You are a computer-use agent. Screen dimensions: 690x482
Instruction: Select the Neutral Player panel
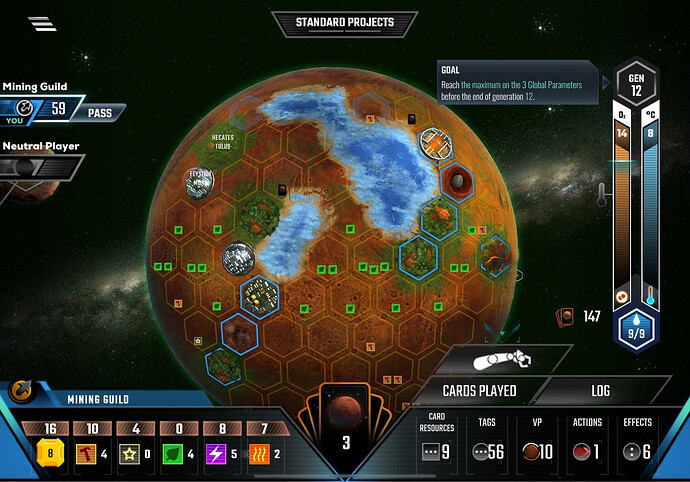(x=40, y=162)
